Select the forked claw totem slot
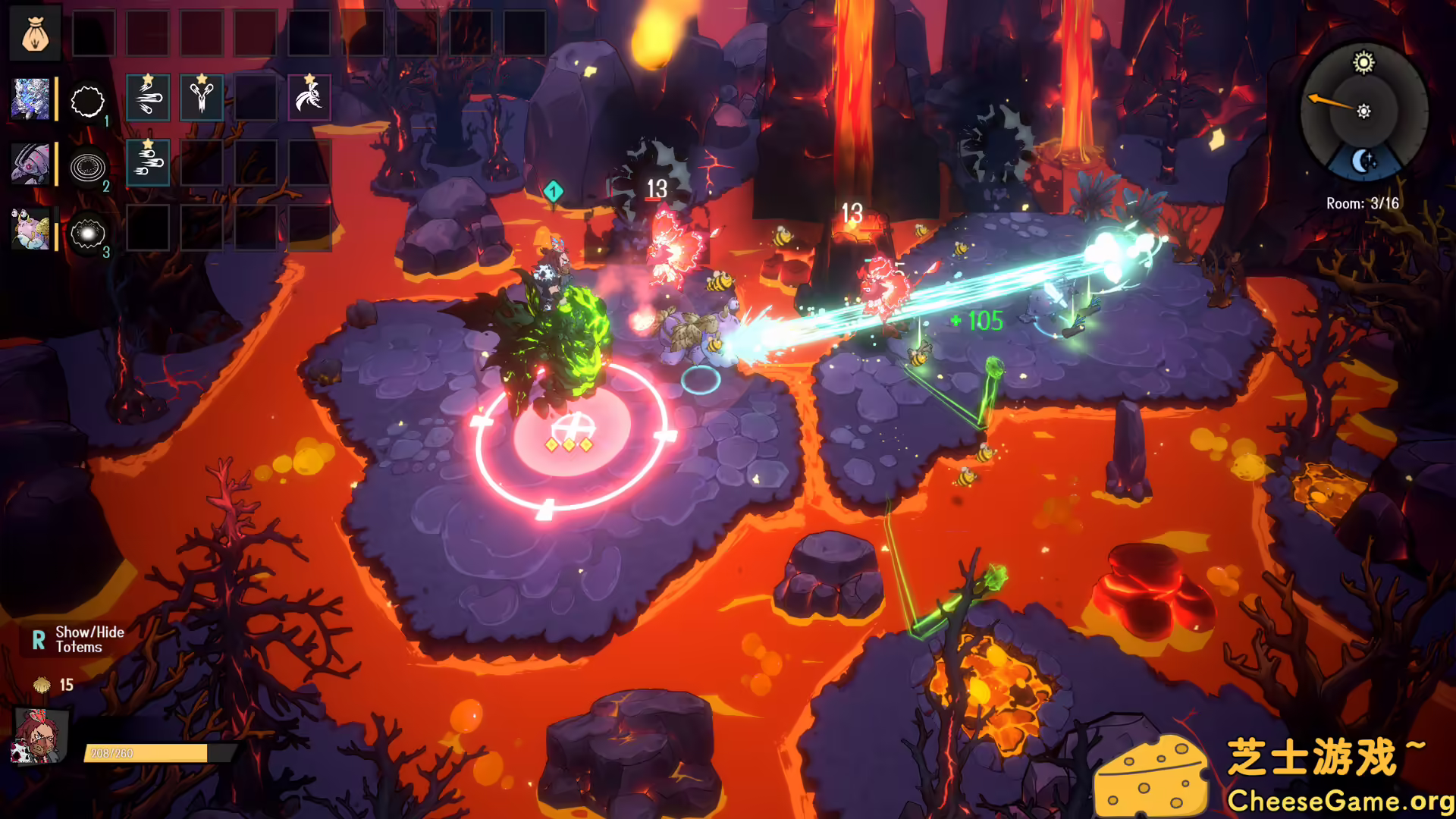The height and width of the screenshot is (819, 1456). coord(202,98)
